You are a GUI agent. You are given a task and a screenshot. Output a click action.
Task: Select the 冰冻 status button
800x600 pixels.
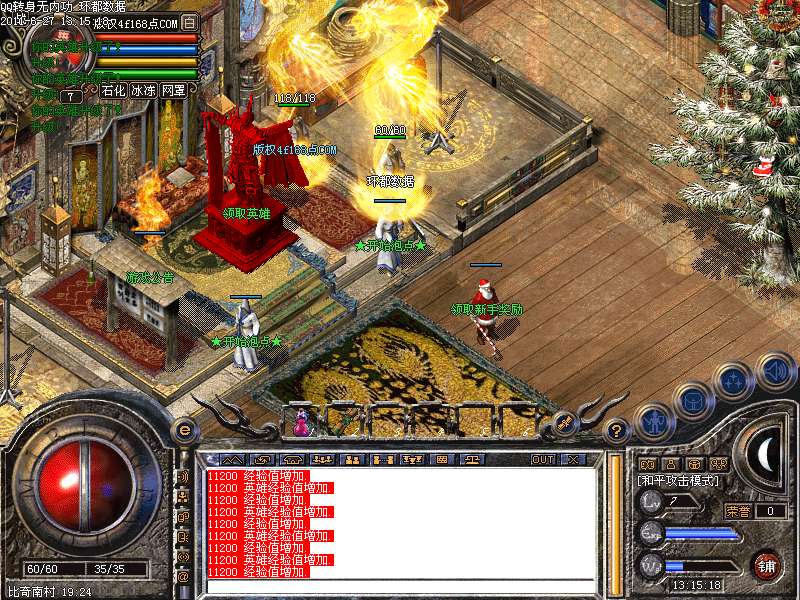point(143,91)
